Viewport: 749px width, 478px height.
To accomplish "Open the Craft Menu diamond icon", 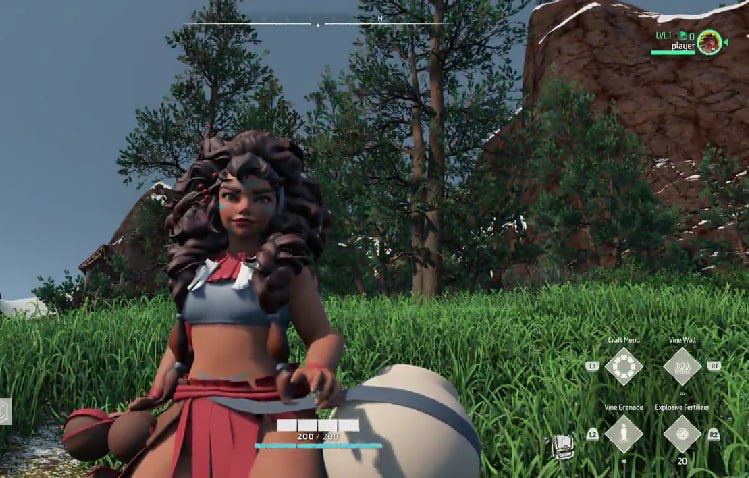I will coord(624,366).
